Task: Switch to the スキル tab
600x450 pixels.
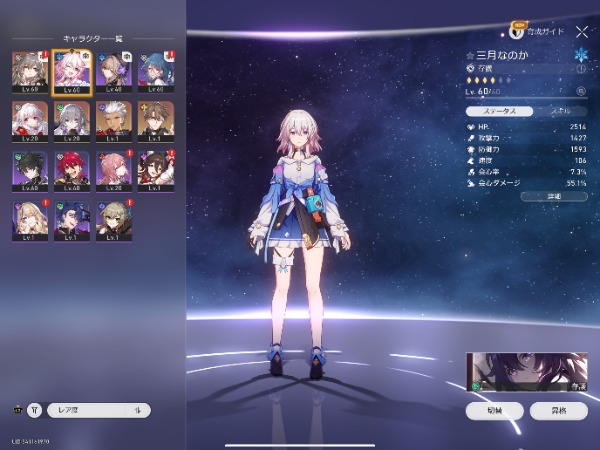Action: pyautogui.click(x=560, y=110)
